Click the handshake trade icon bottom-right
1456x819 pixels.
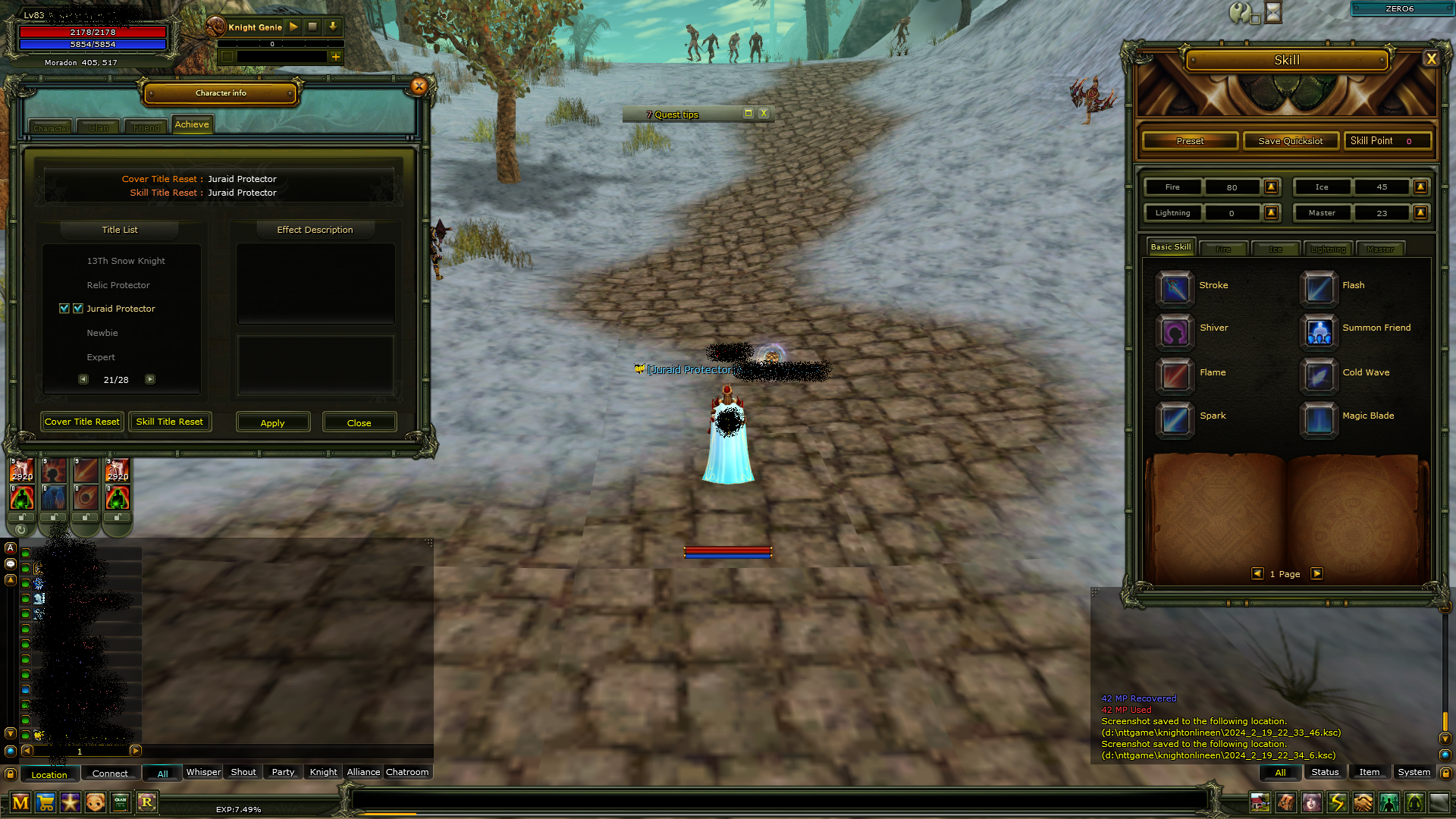[1363, 802]
